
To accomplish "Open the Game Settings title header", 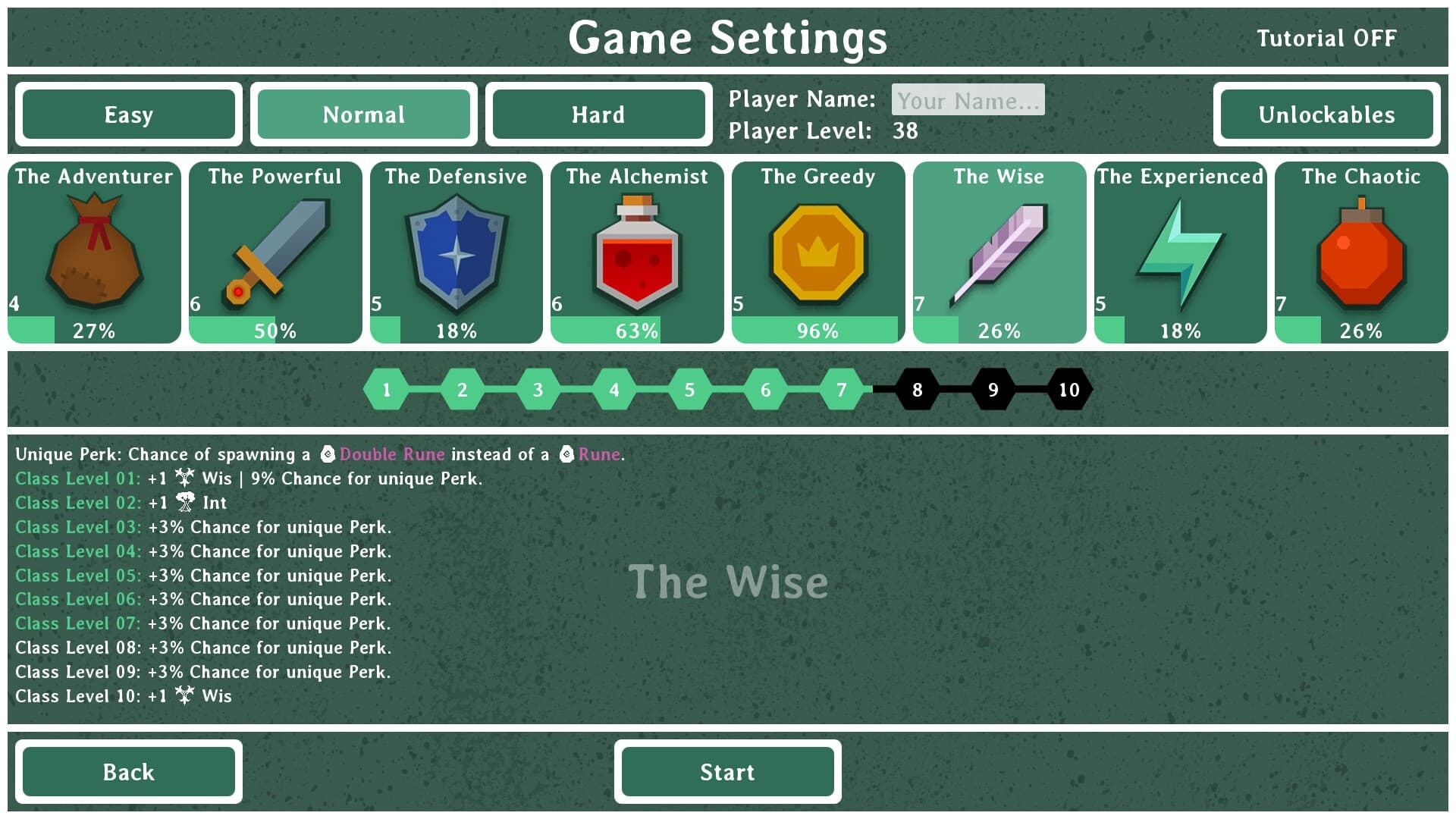I will (728, 38).
